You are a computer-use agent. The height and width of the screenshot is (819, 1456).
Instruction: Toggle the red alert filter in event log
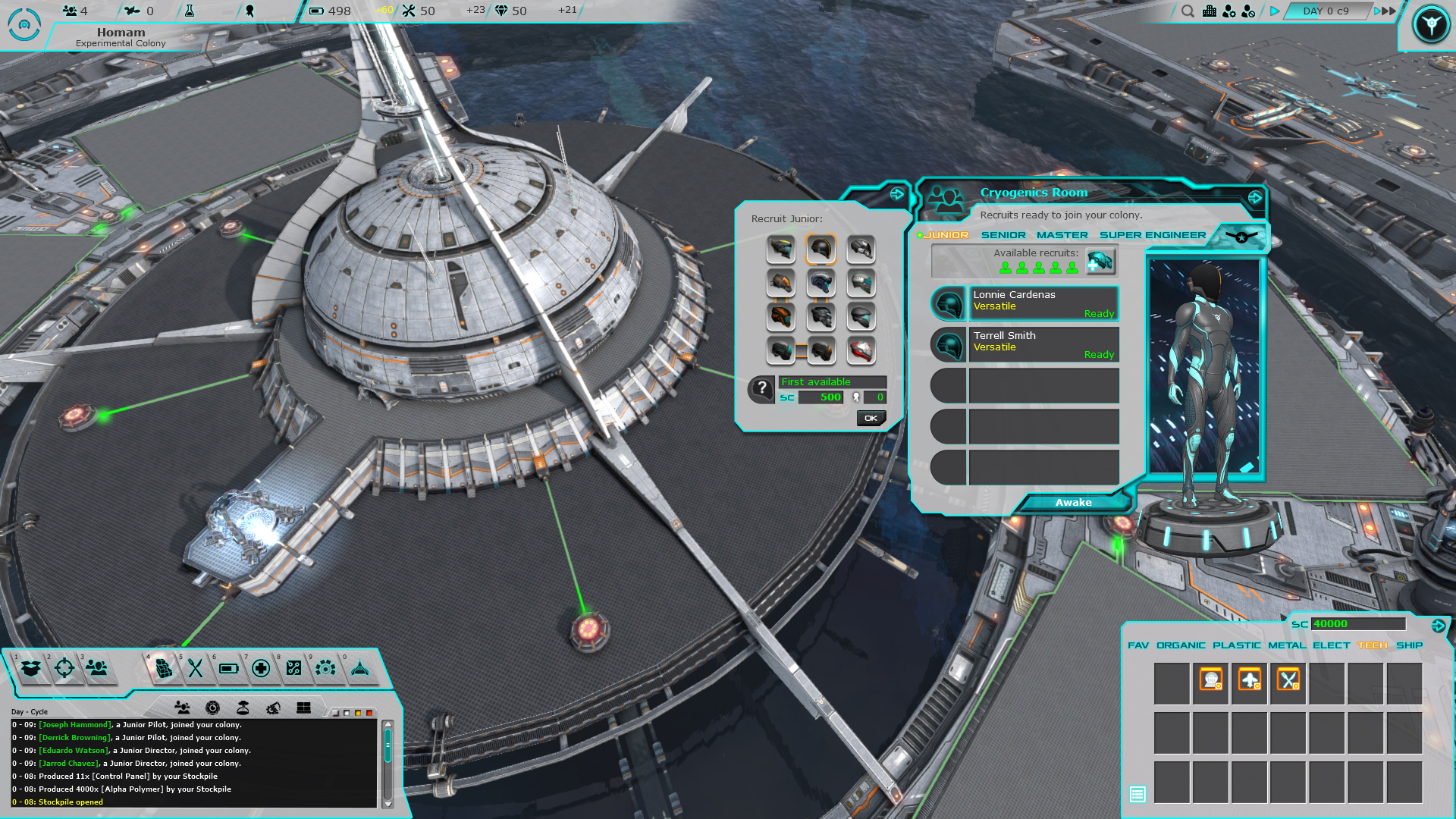(369, 713)
